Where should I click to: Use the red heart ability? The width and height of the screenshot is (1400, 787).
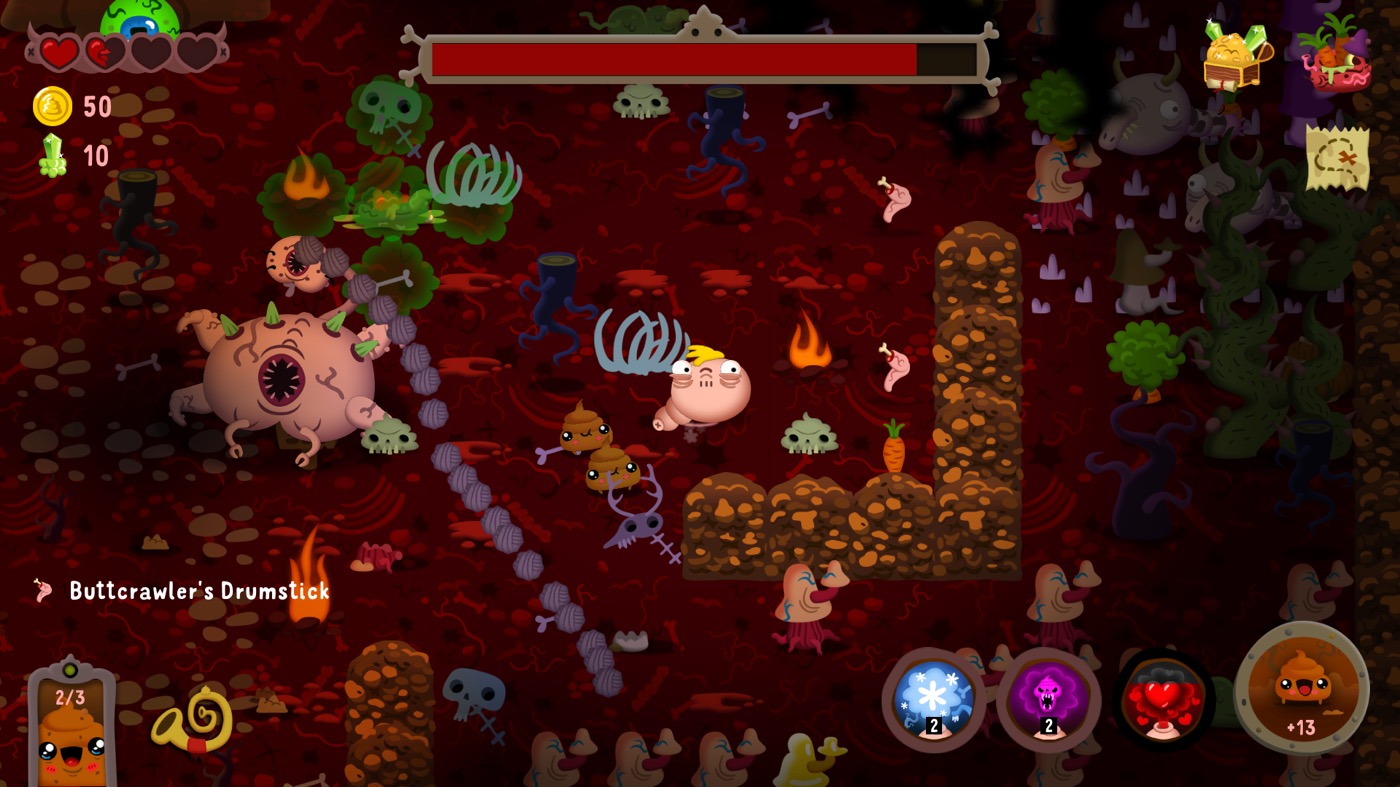1163,699
